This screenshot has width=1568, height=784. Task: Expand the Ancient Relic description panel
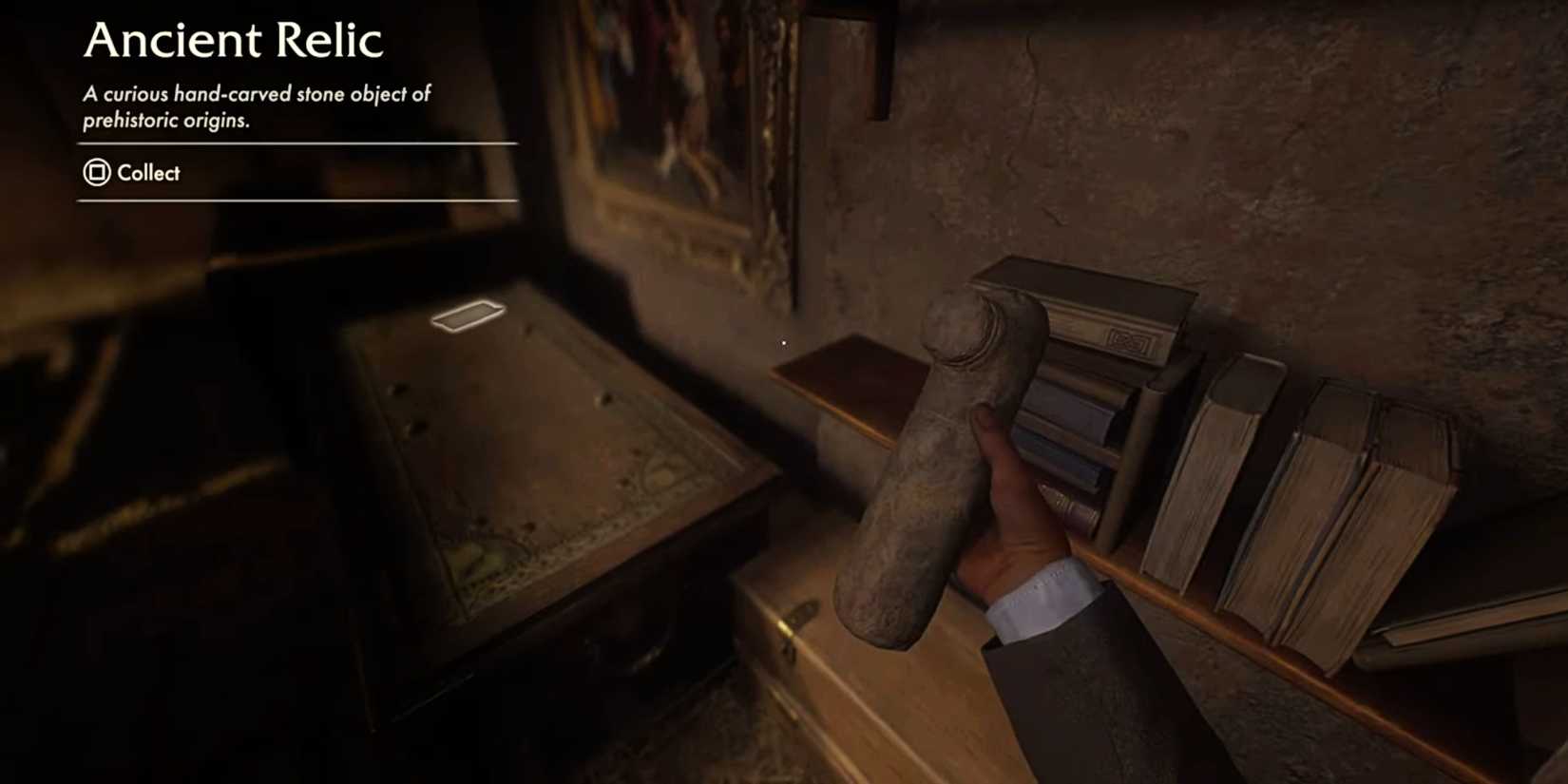(257, 105)
